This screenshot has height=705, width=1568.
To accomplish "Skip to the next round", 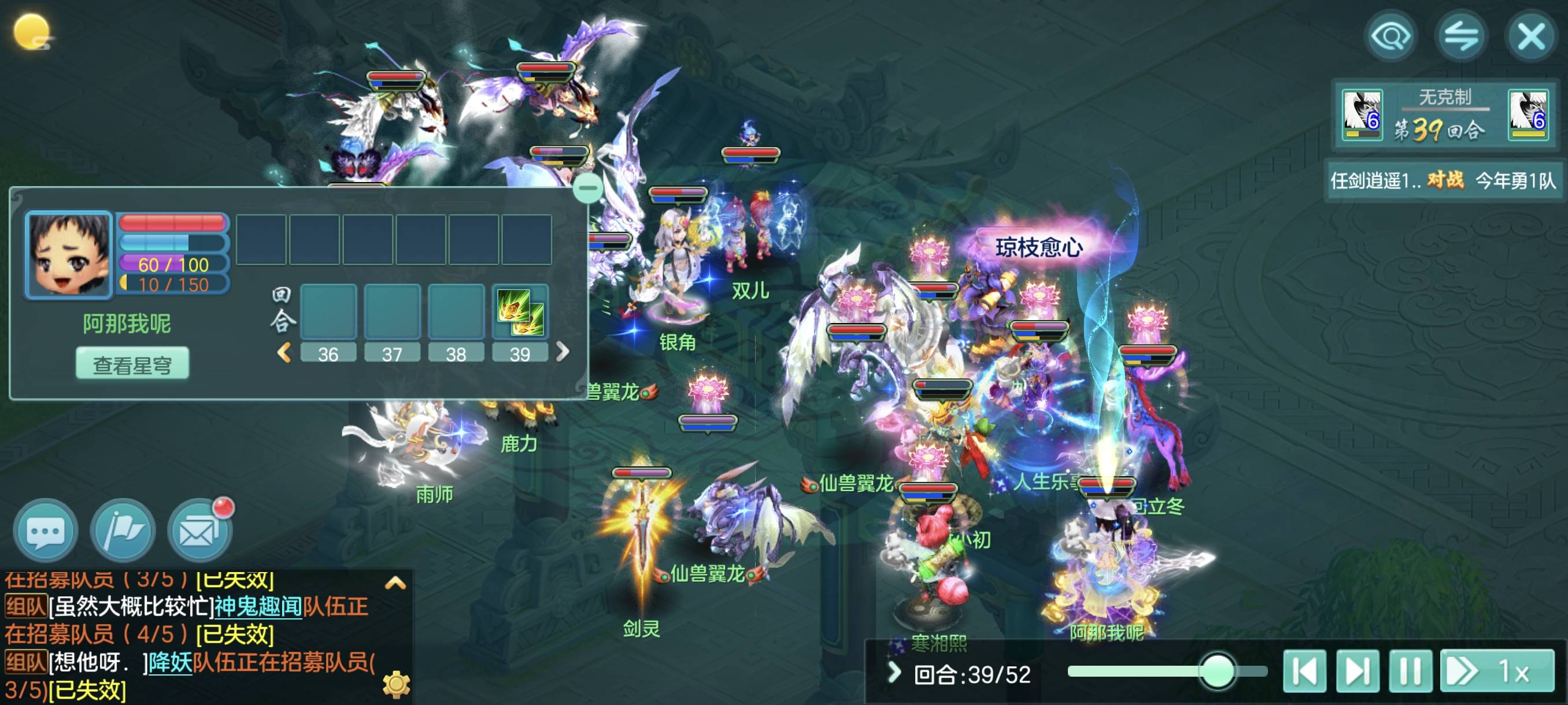I will [x=1358, y=671].
